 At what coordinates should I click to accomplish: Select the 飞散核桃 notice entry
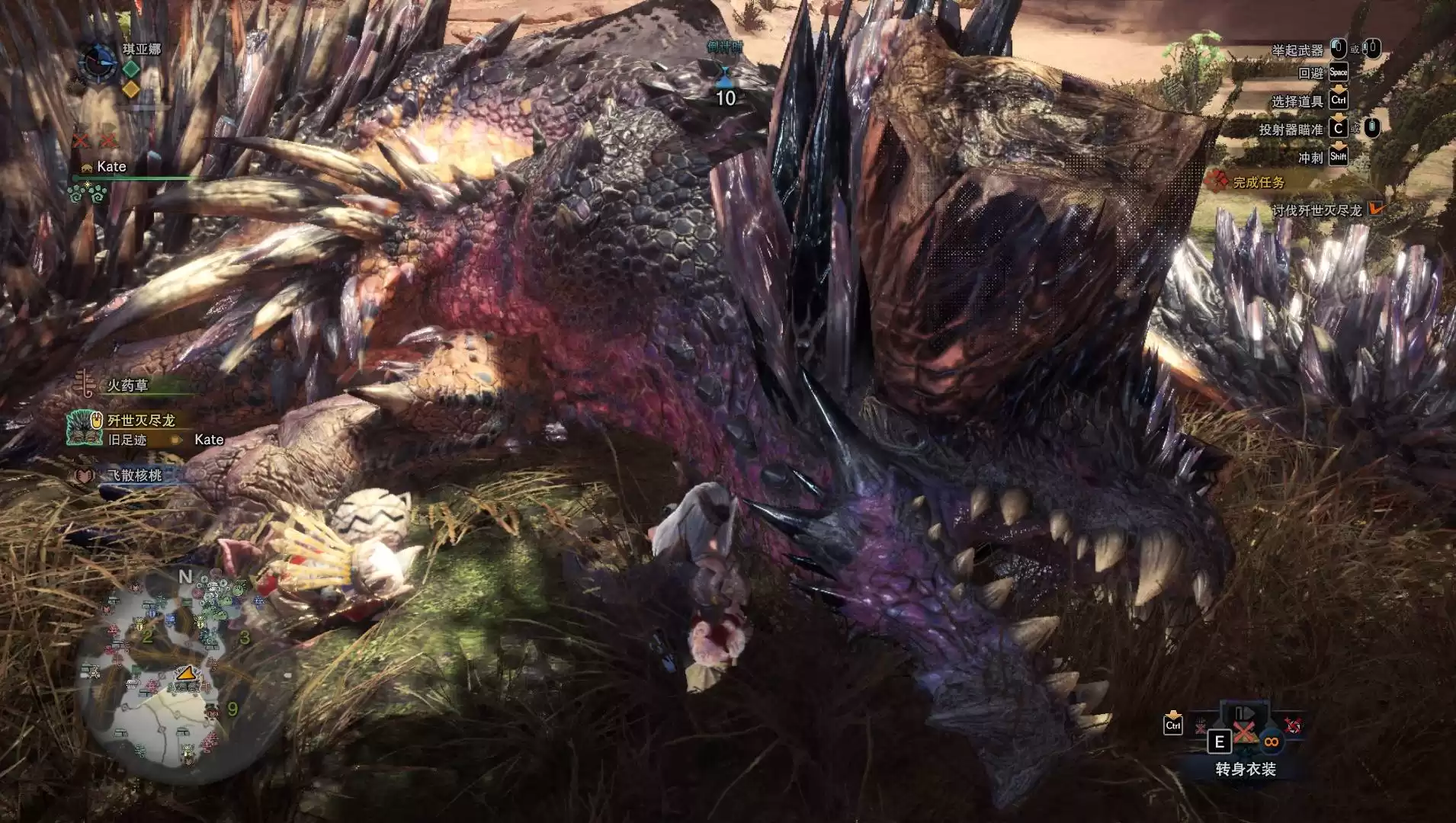(134, 476)
